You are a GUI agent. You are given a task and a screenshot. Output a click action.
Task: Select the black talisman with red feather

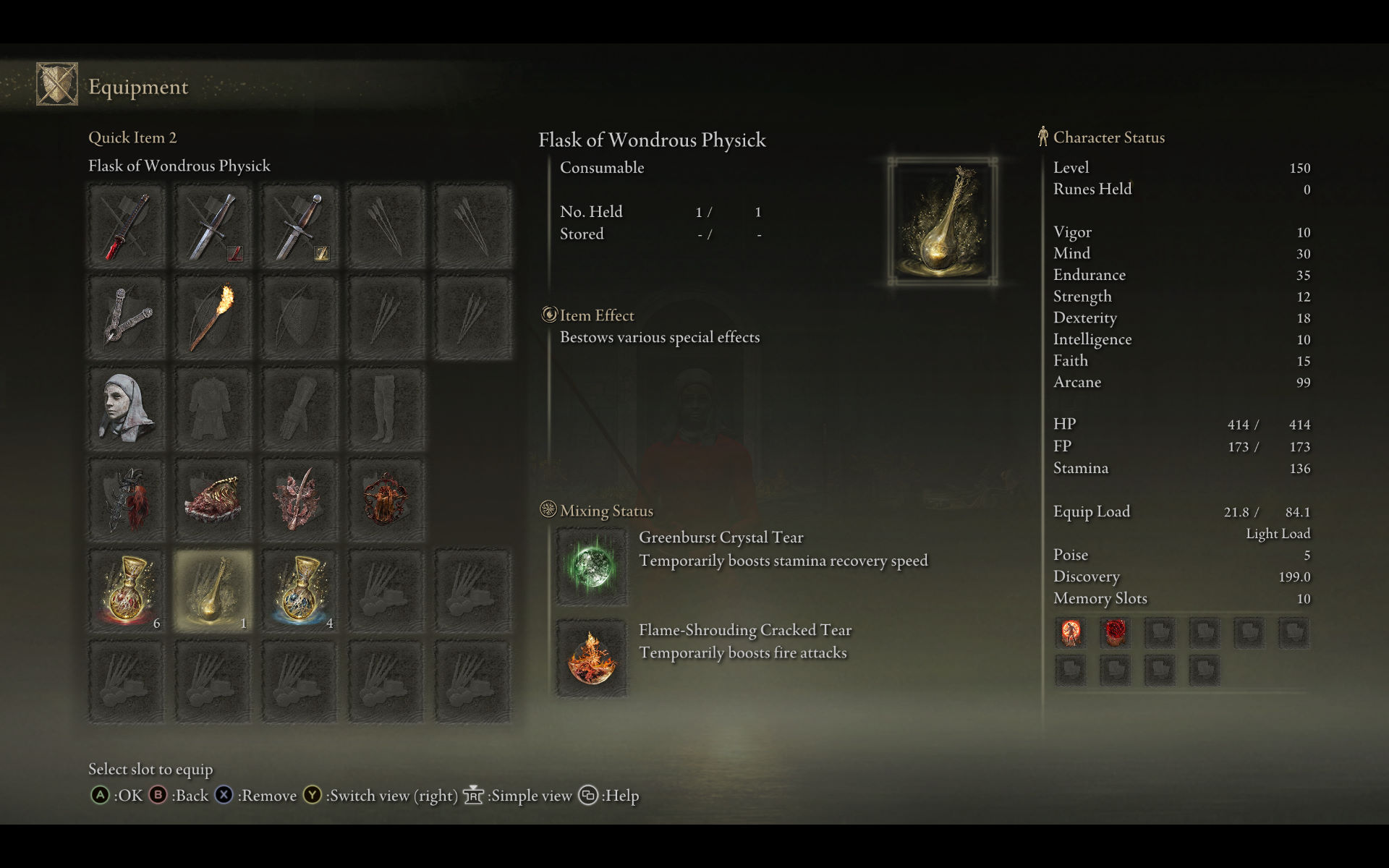(127, 501)
